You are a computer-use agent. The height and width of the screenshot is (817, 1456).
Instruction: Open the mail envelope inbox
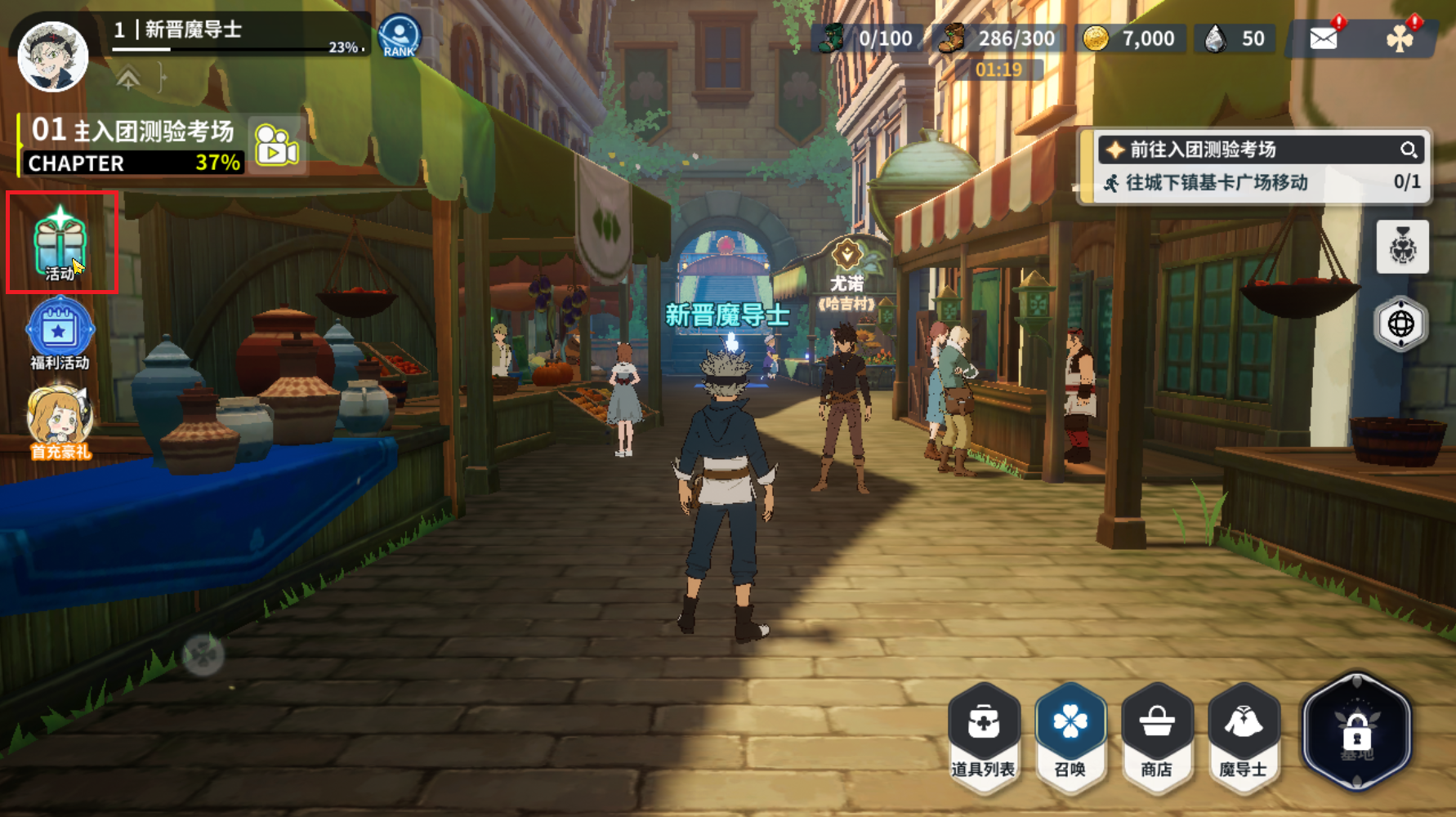pos(1323,38)
